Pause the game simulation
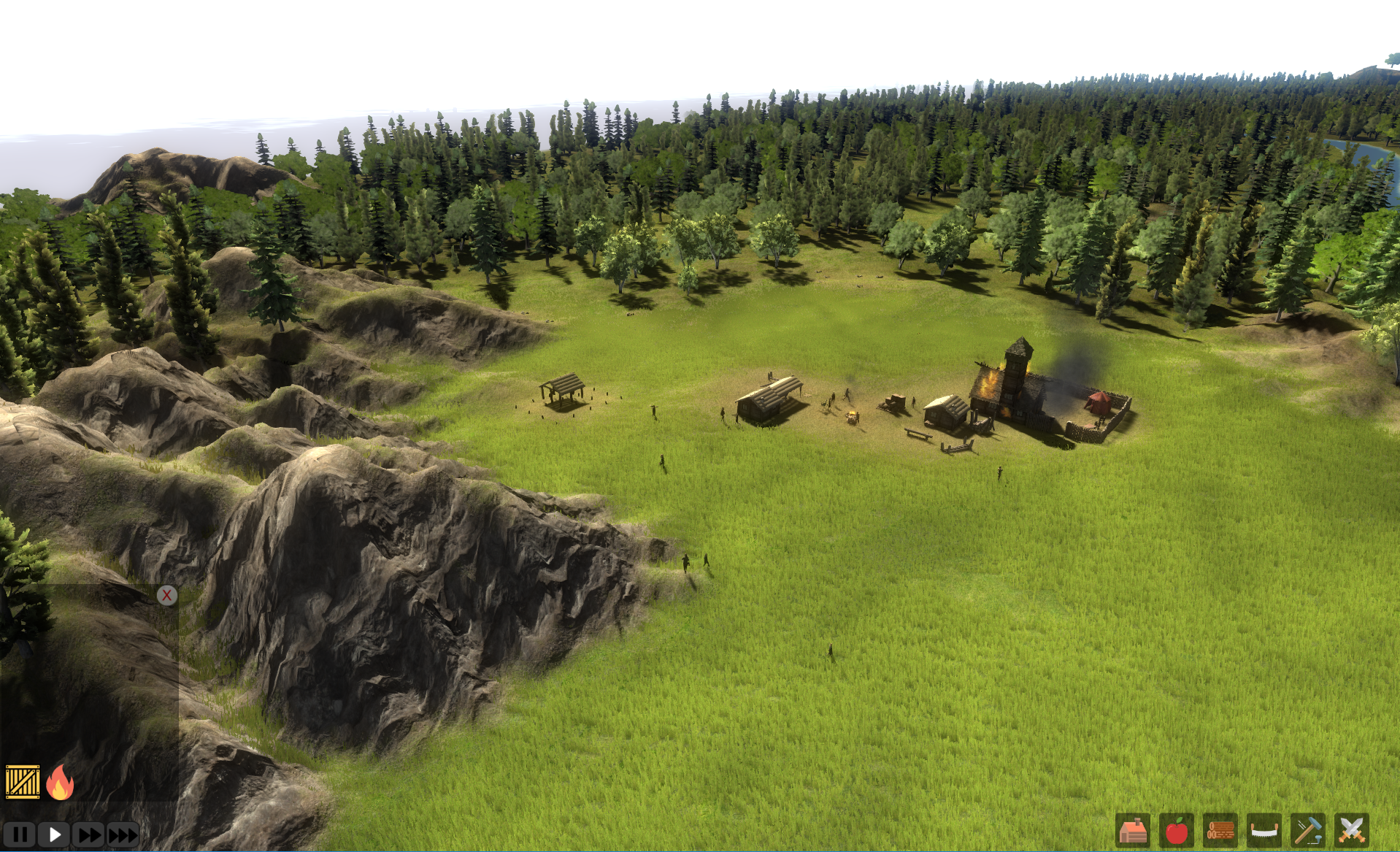The width and height of the screenshot is (1400, 852). click(20, 834)
